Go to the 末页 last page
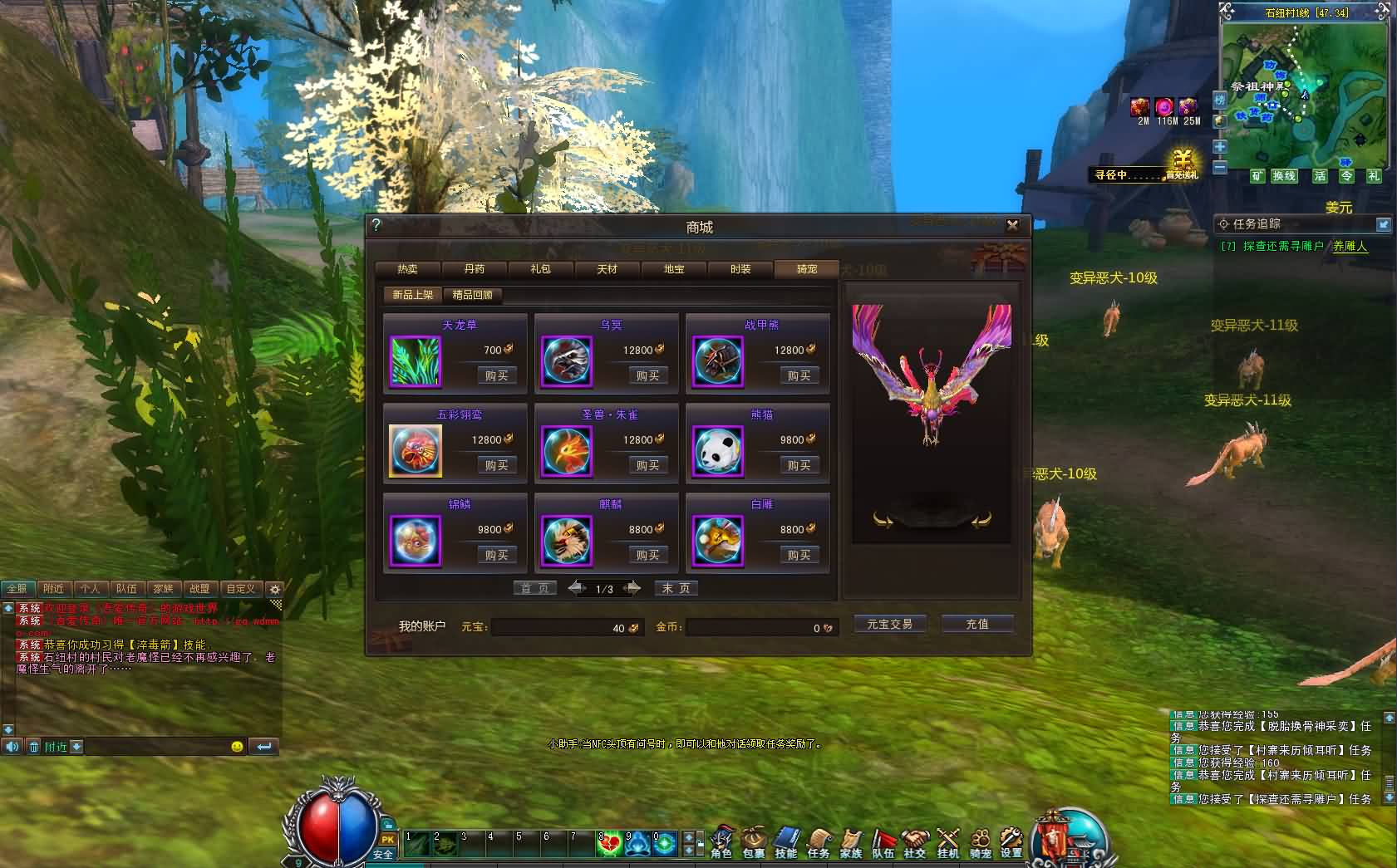This screenshot has width=1397, height=868. coord(676,588)
